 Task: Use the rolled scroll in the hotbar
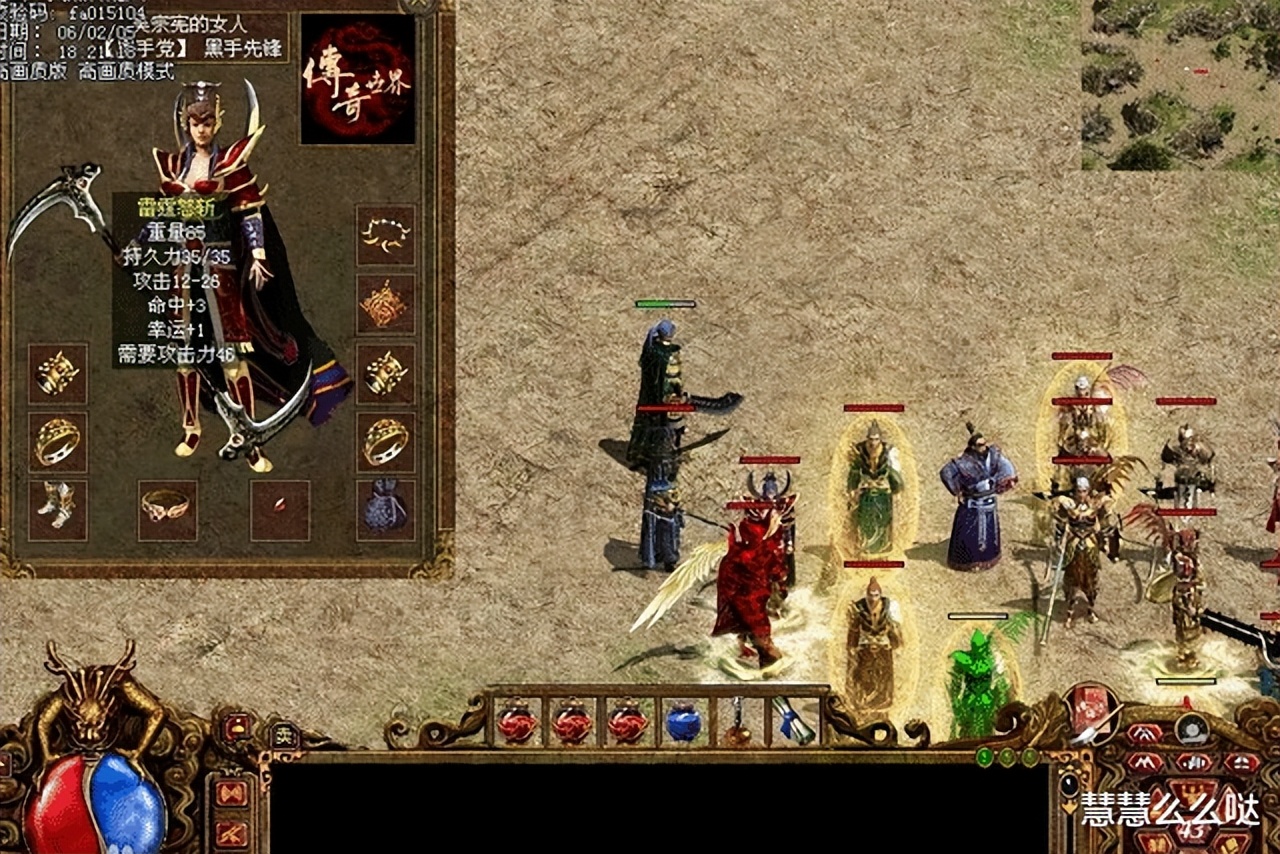pyautogui.click(x=793, y=722)
